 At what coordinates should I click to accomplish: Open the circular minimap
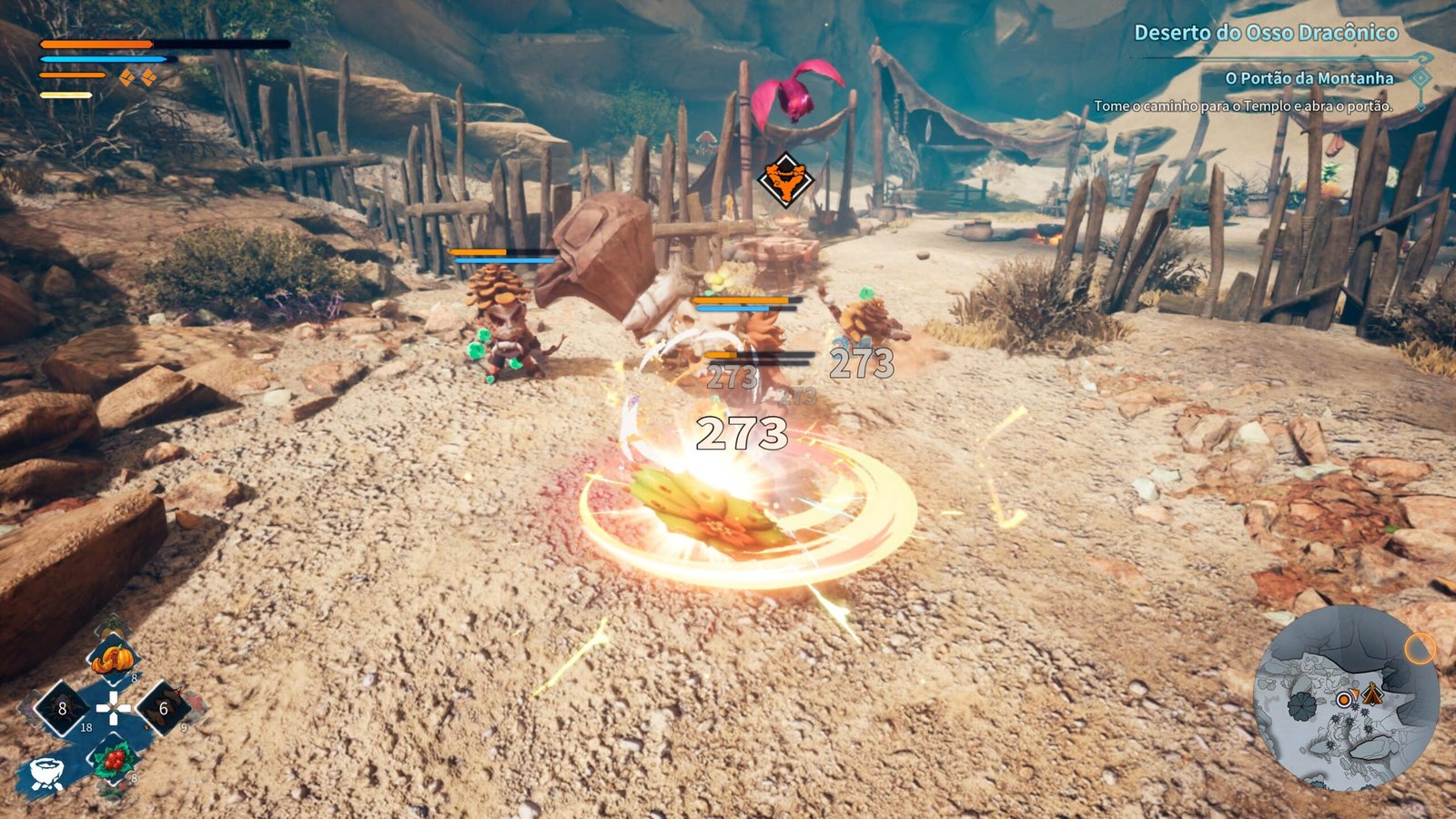(1345, 699)
